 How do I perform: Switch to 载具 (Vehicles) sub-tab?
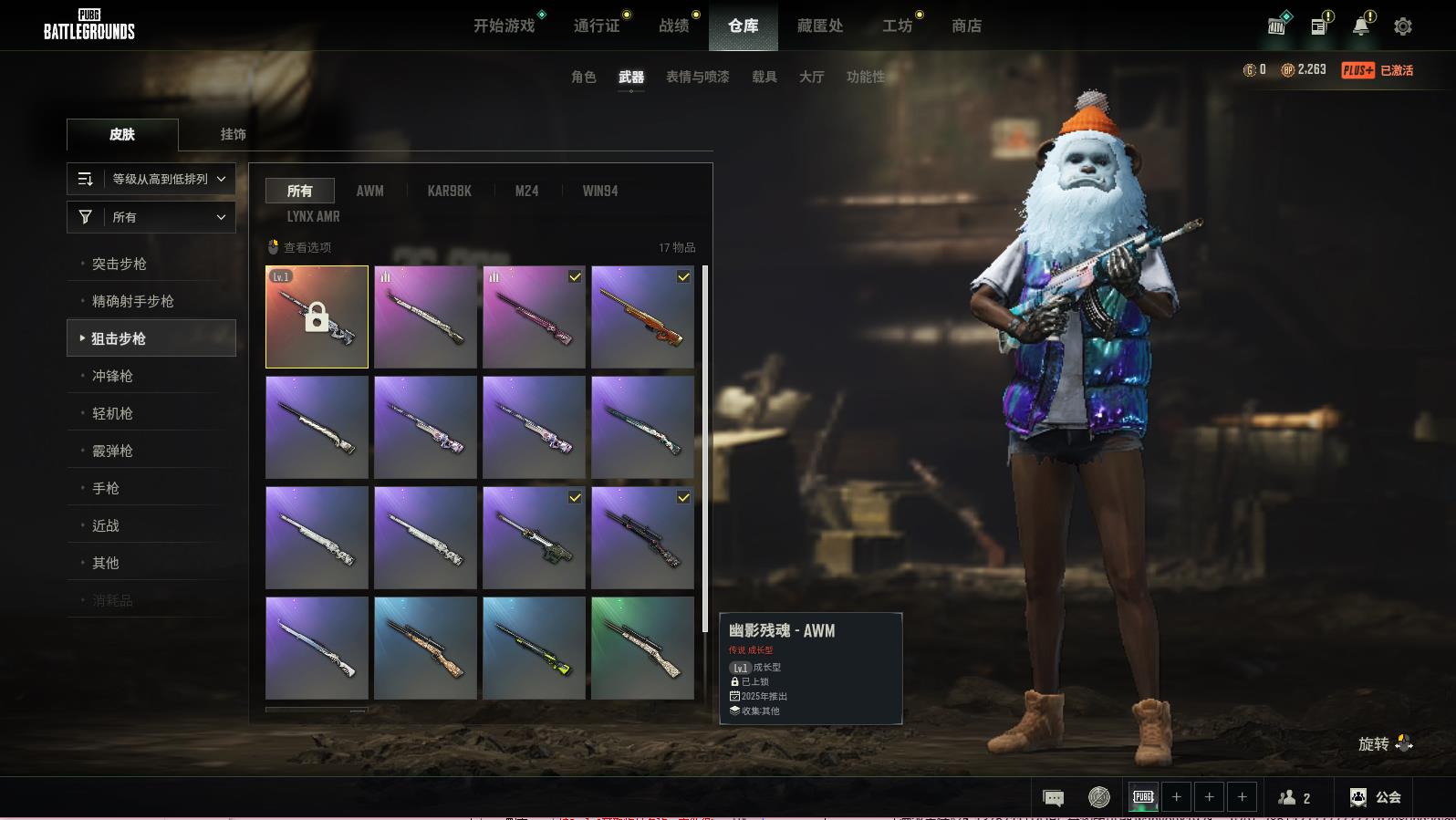pos(764,77)
